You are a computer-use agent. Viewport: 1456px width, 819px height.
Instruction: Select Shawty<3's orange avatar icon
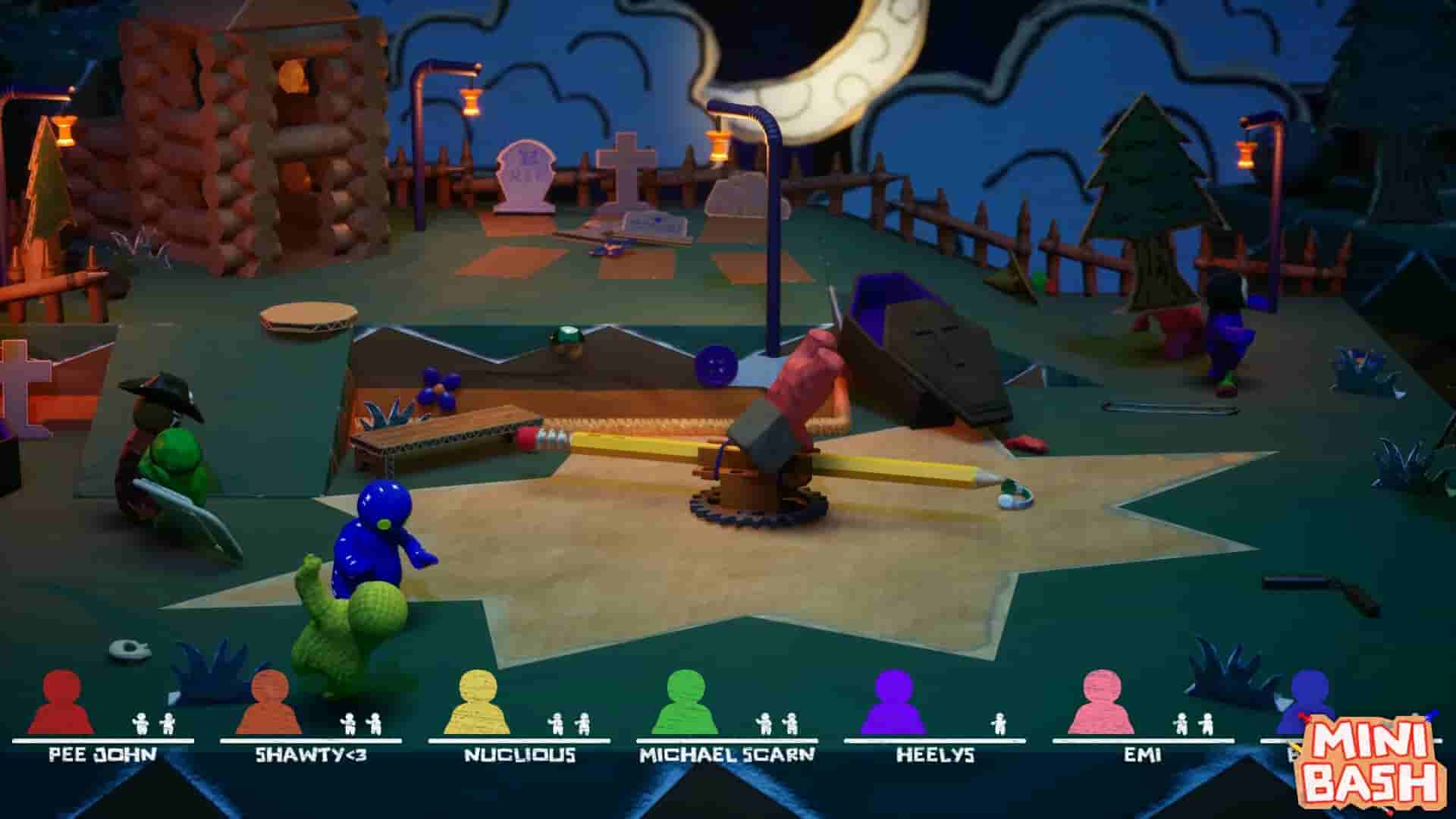pos(269,709)
